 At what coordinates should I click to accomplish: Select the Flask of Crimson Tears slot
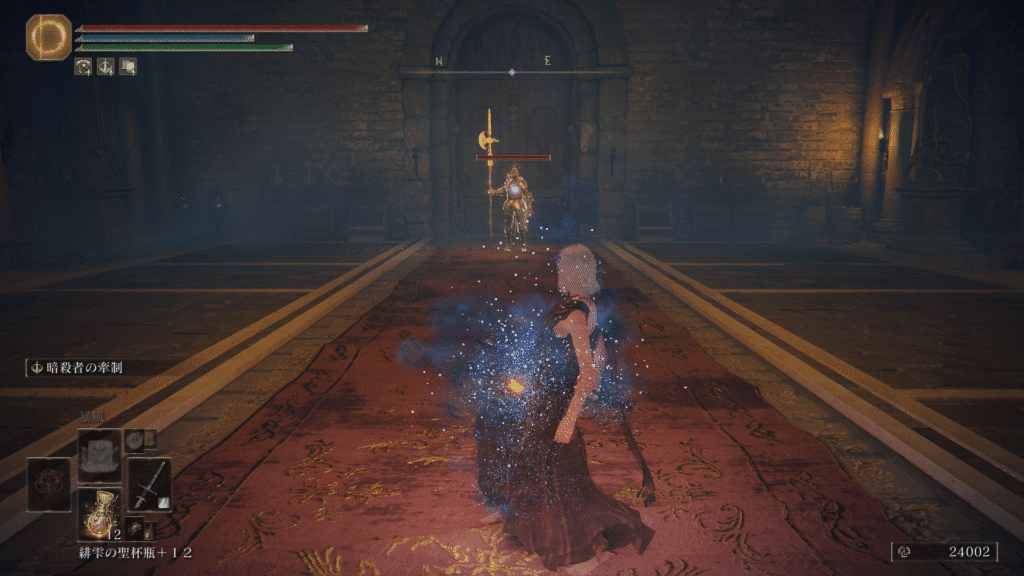pyautogui.click(x=100, y=512)
